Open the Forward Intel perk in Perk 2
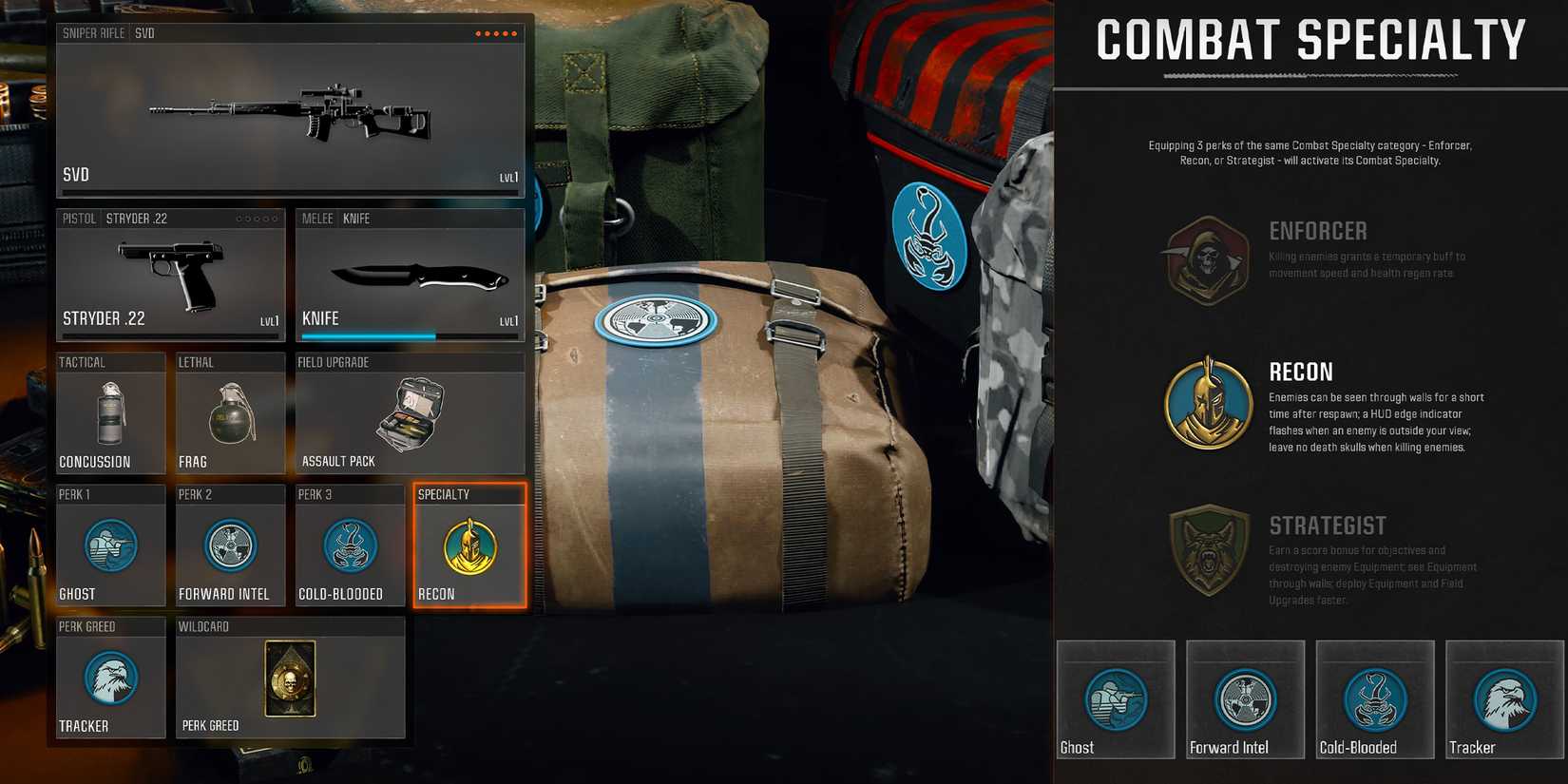Screen dimensions: 1568x784 tap(229, 546)
